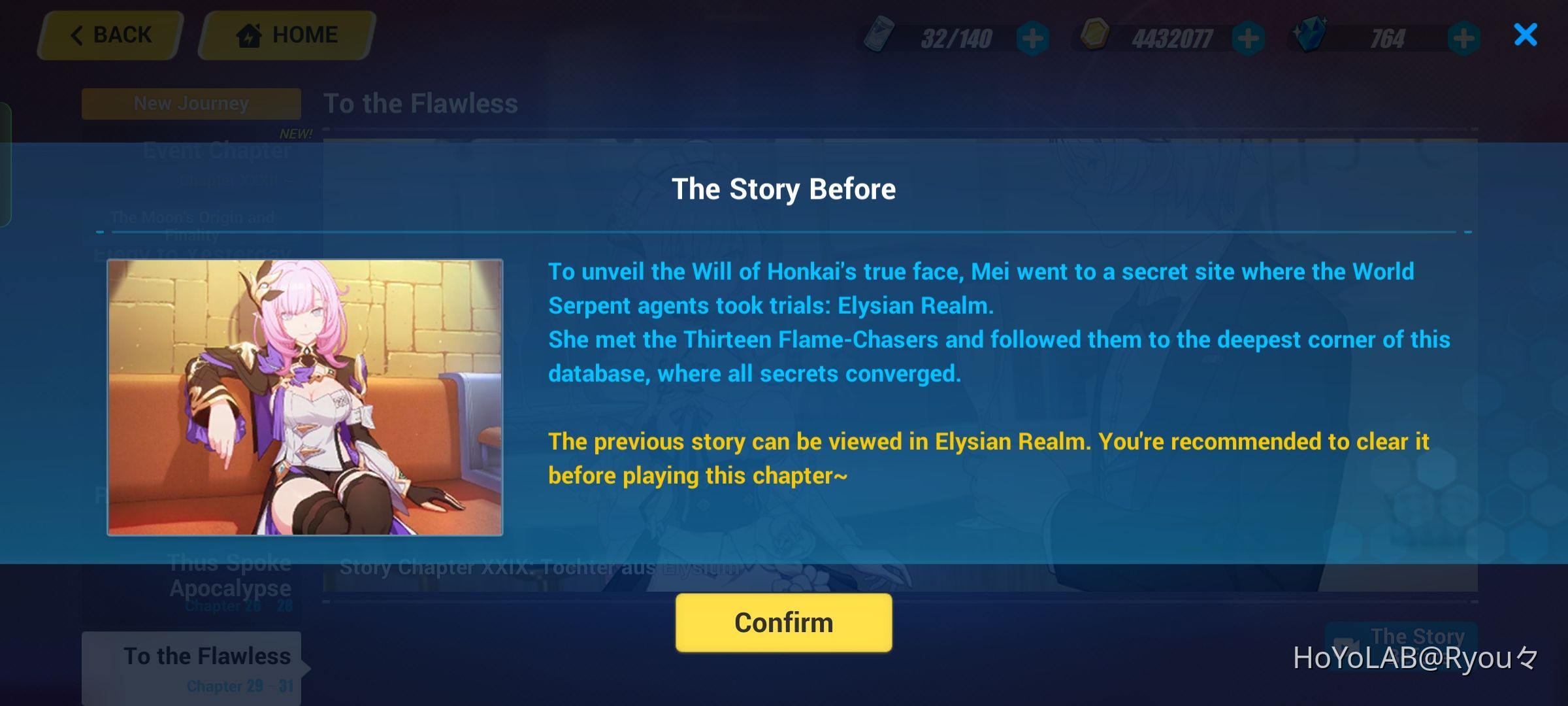Click the back arrow icon

78,35
